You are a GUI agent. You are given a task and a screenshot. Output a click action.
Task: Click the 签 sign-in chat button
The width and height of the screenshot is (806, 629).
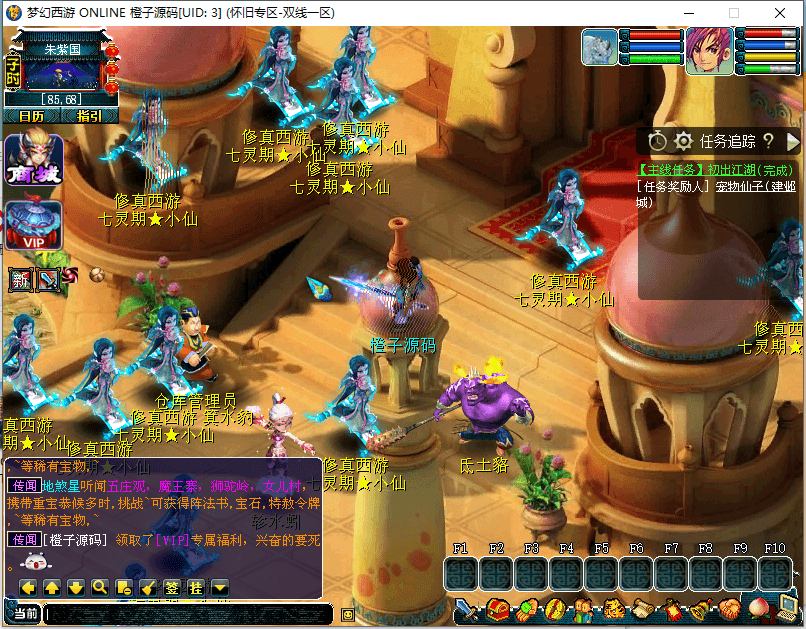172,587
